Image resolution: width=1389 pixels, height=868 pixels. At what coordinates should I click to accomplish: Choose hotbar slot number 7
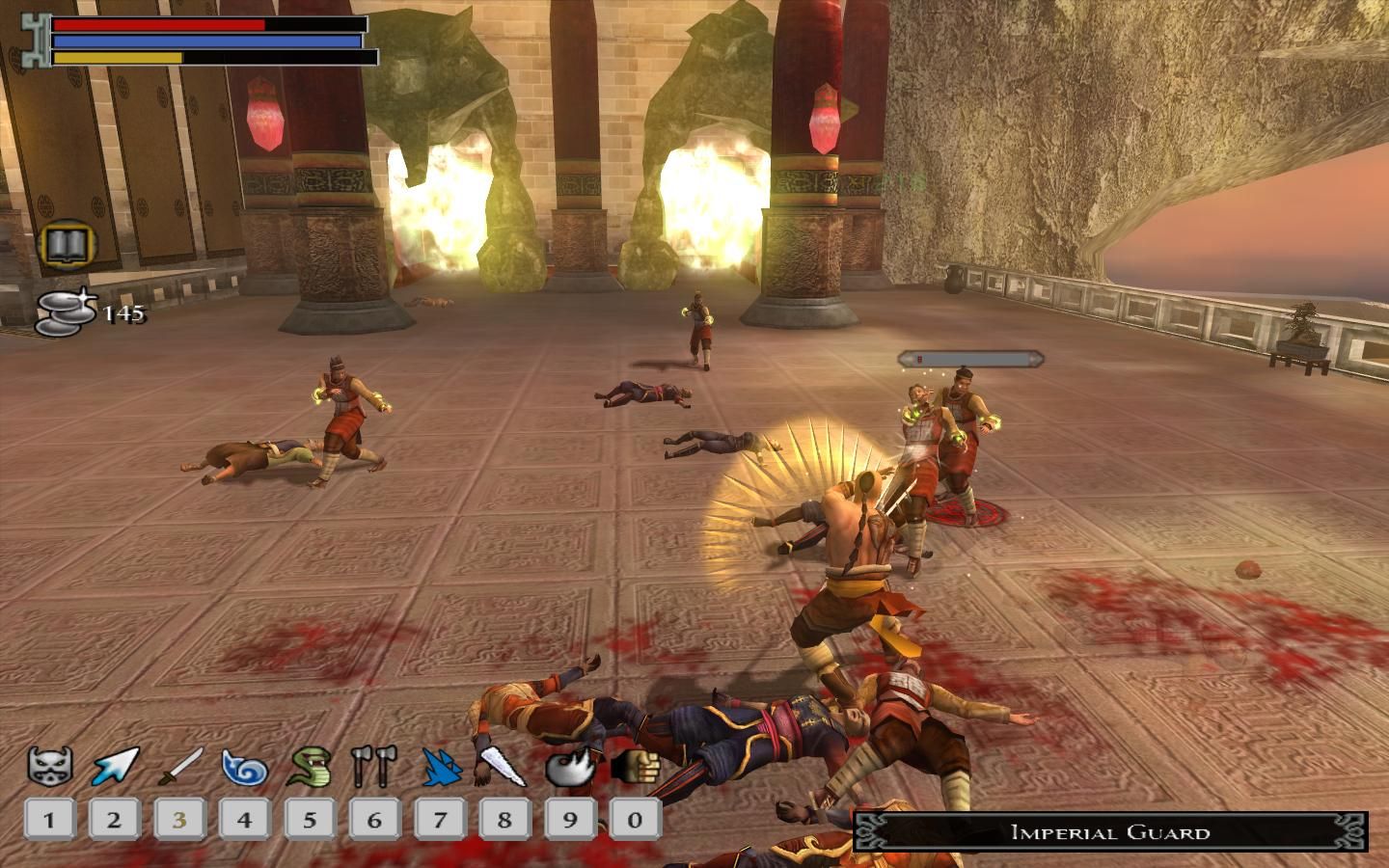pyautogui.click(x=440, y=821)
